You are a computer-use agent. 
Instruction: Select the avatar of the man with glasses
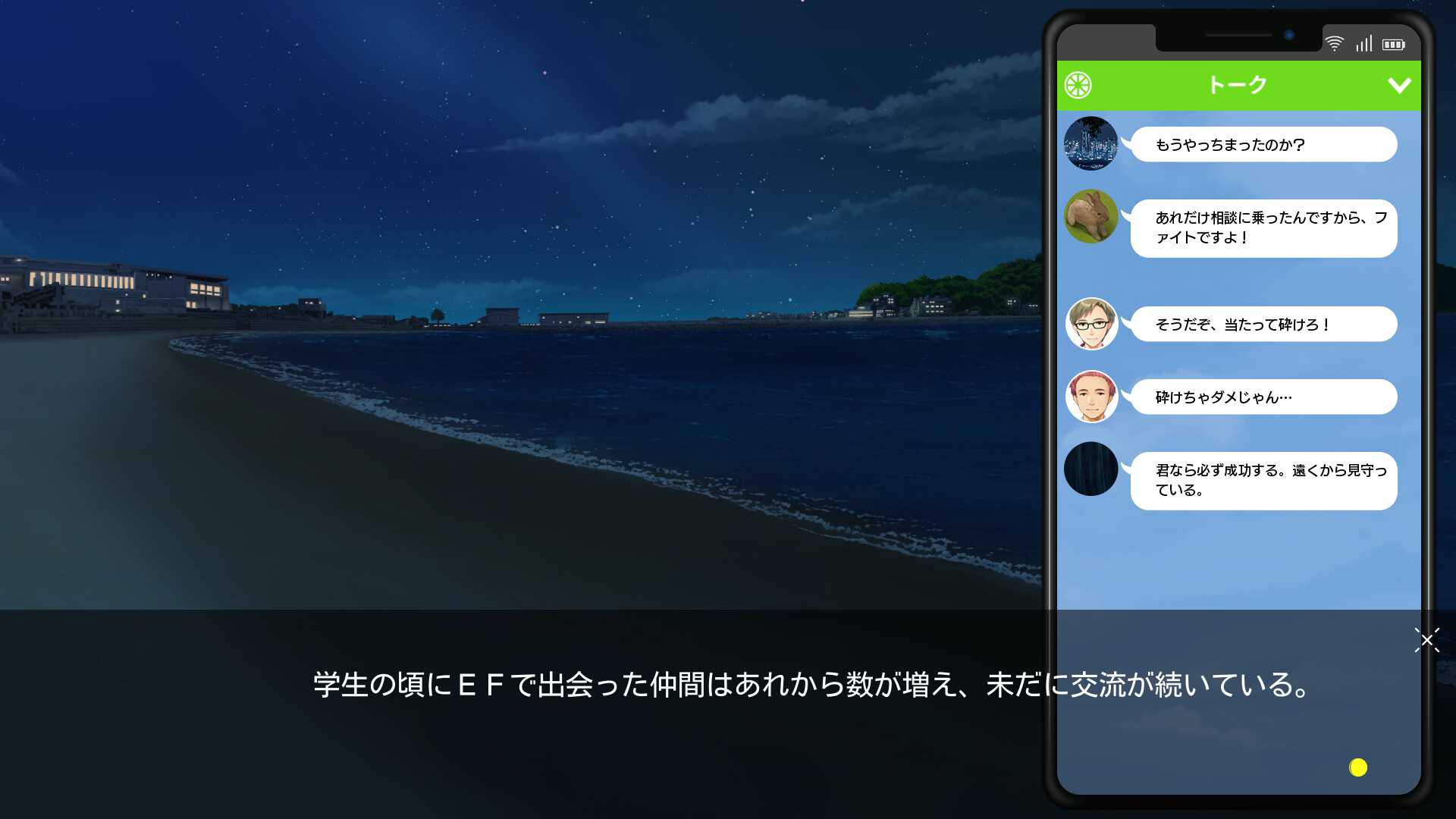tap(1091, 324)
